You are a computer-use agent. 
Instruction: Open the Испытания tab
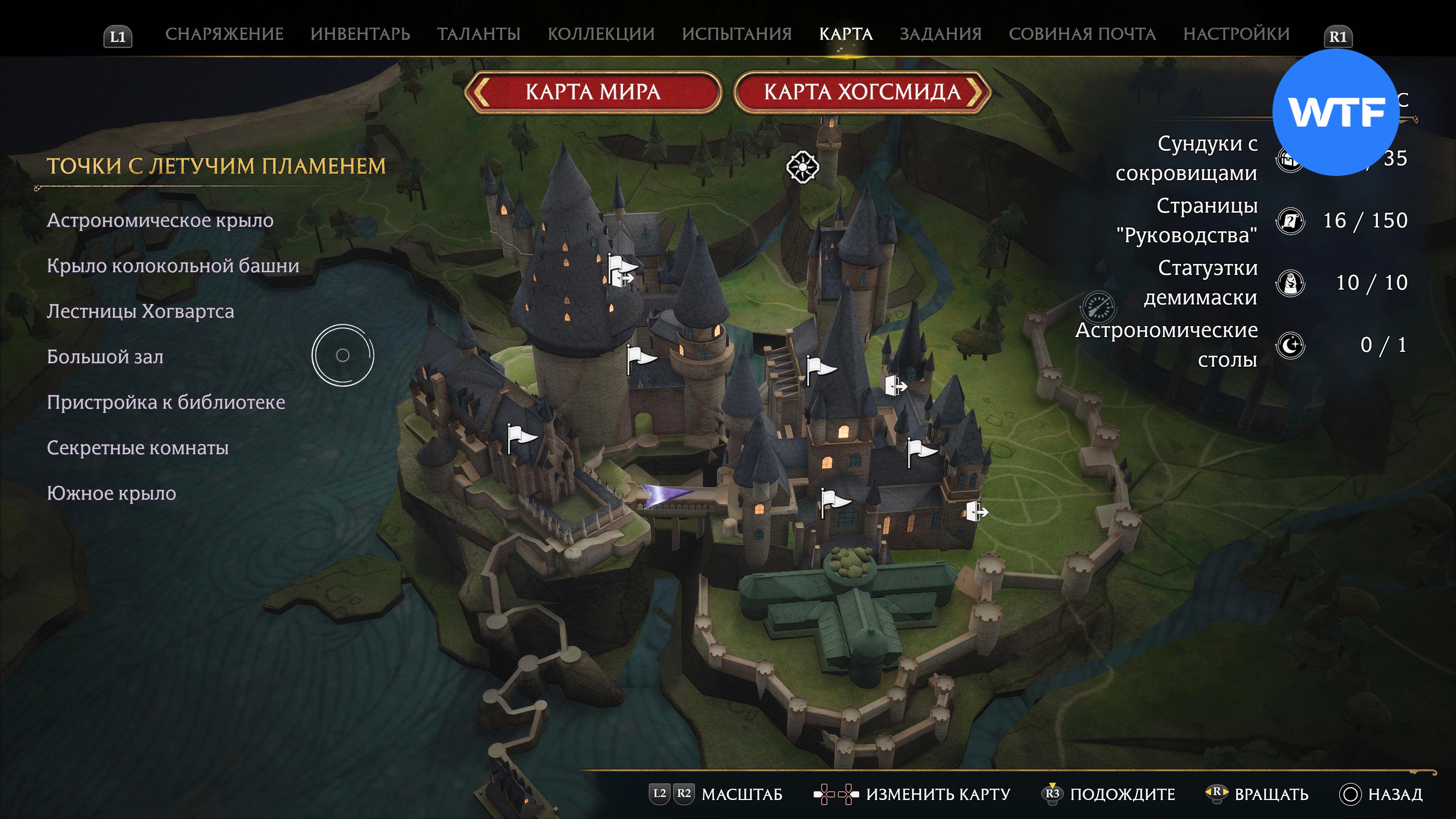(x=736, y=34)
